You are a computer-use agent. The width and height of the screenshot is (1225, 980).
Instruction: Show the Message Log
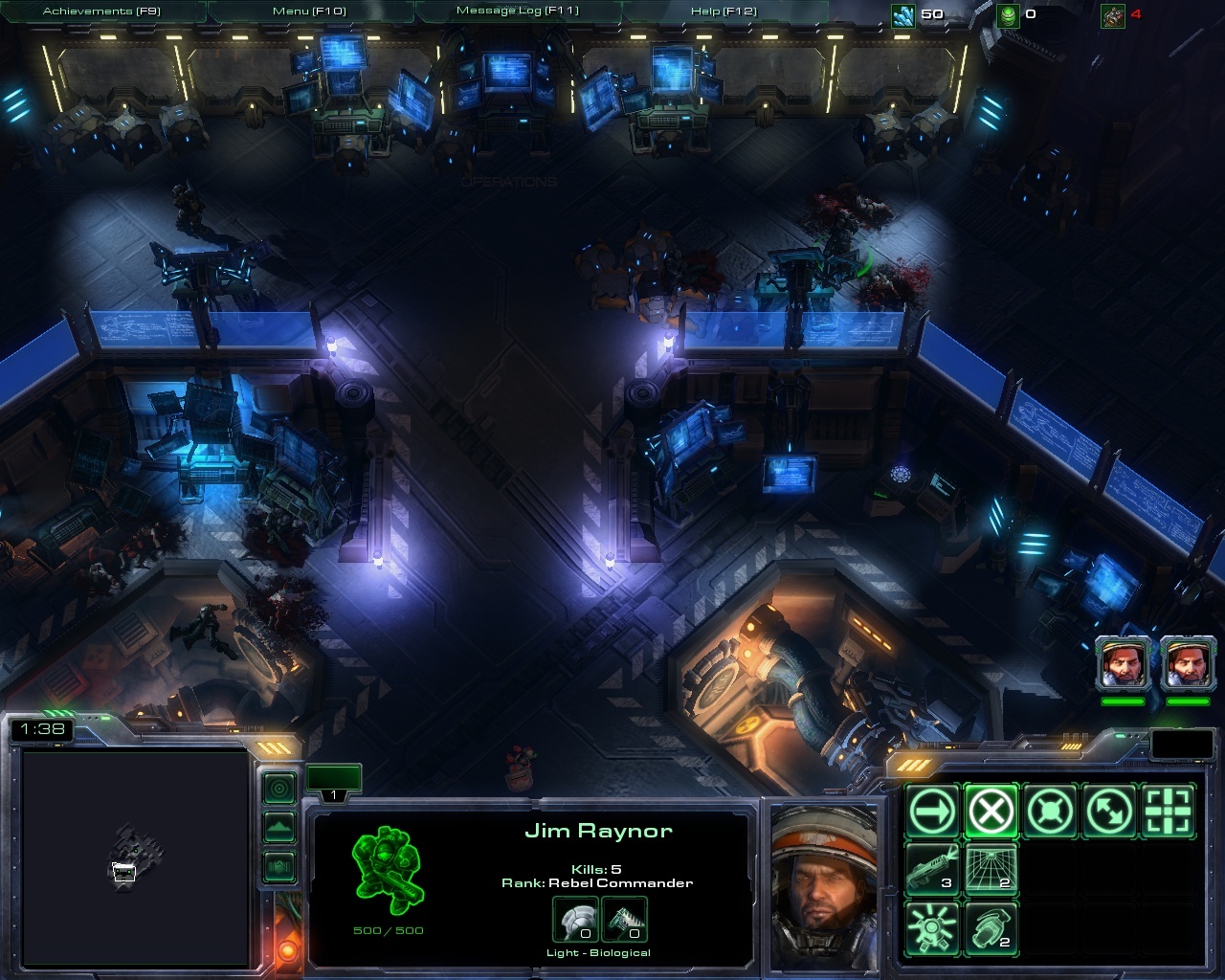coord(517,11)
